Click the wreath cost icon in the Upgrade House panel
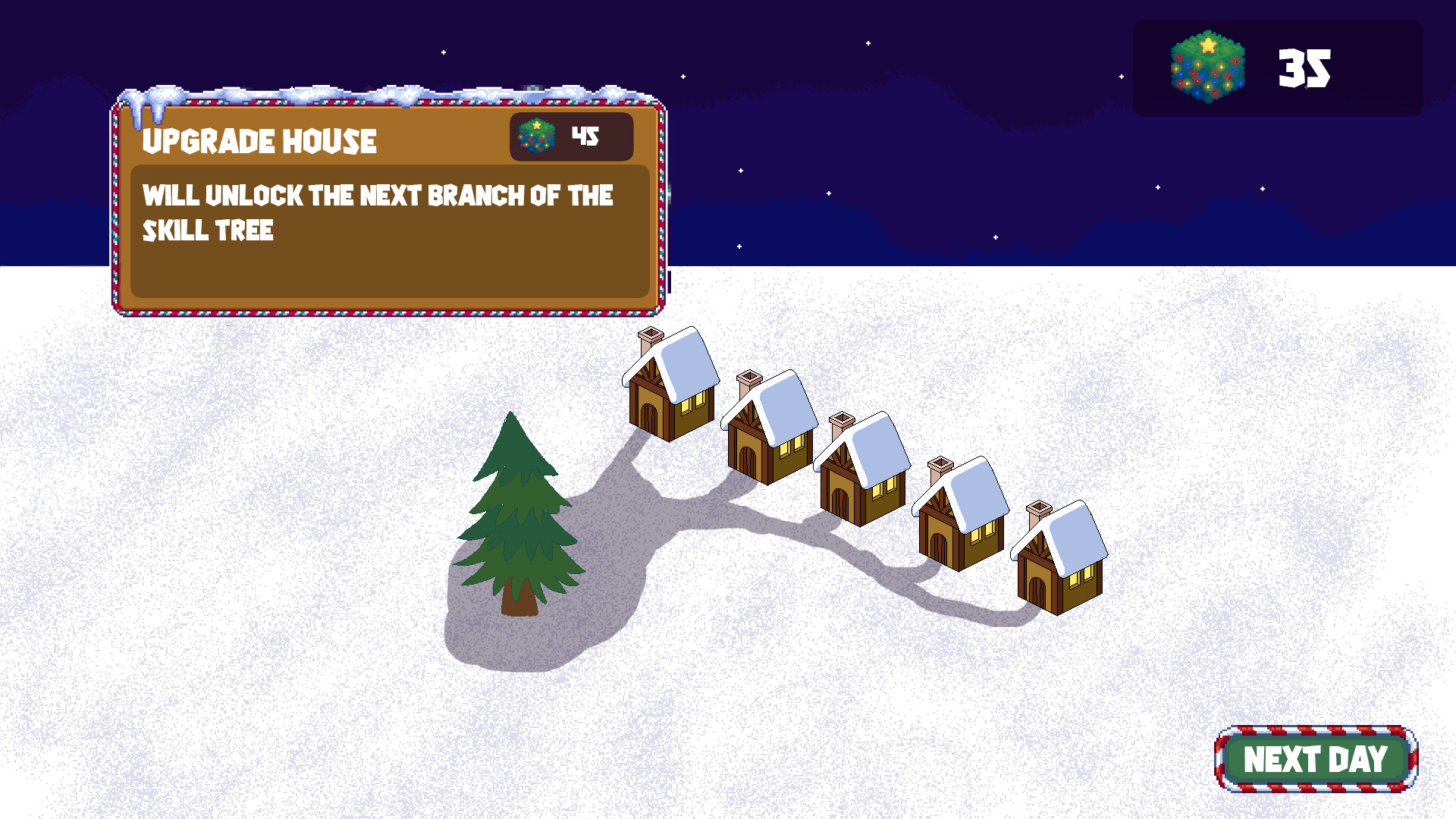Image resolution: width=1456 pixels, height=819 pixels. click(x=535, y=136)
